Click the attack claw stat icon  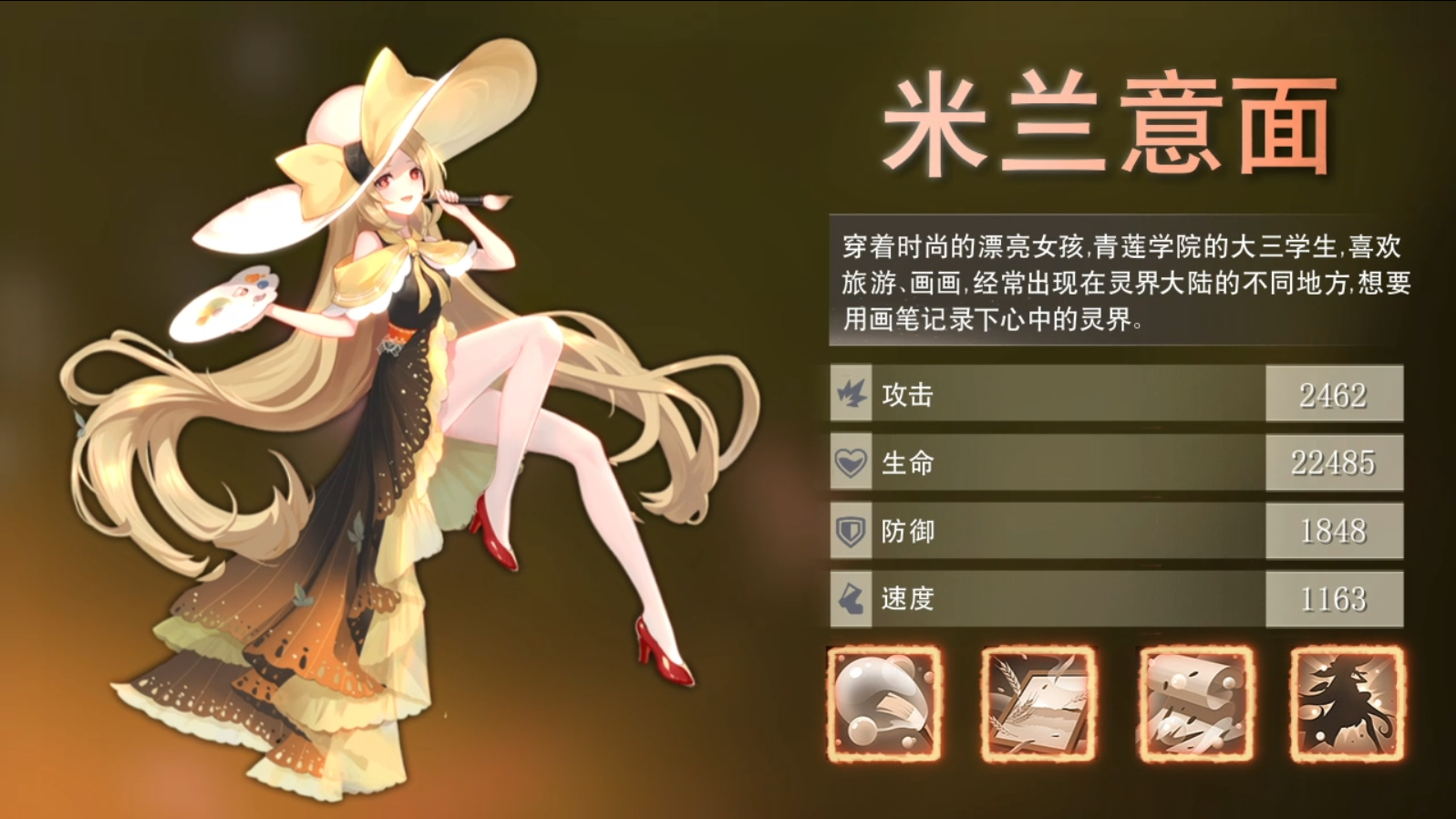(851, 395)
